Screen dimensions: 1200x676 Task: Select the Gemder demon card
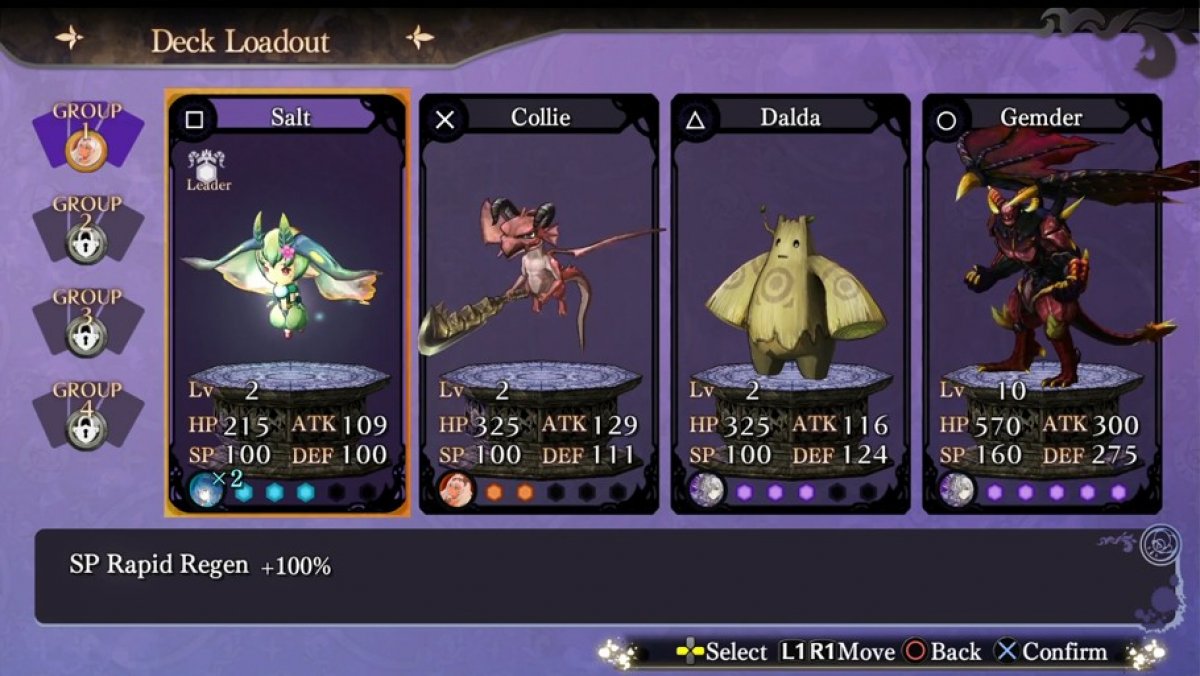point(1041,300)
